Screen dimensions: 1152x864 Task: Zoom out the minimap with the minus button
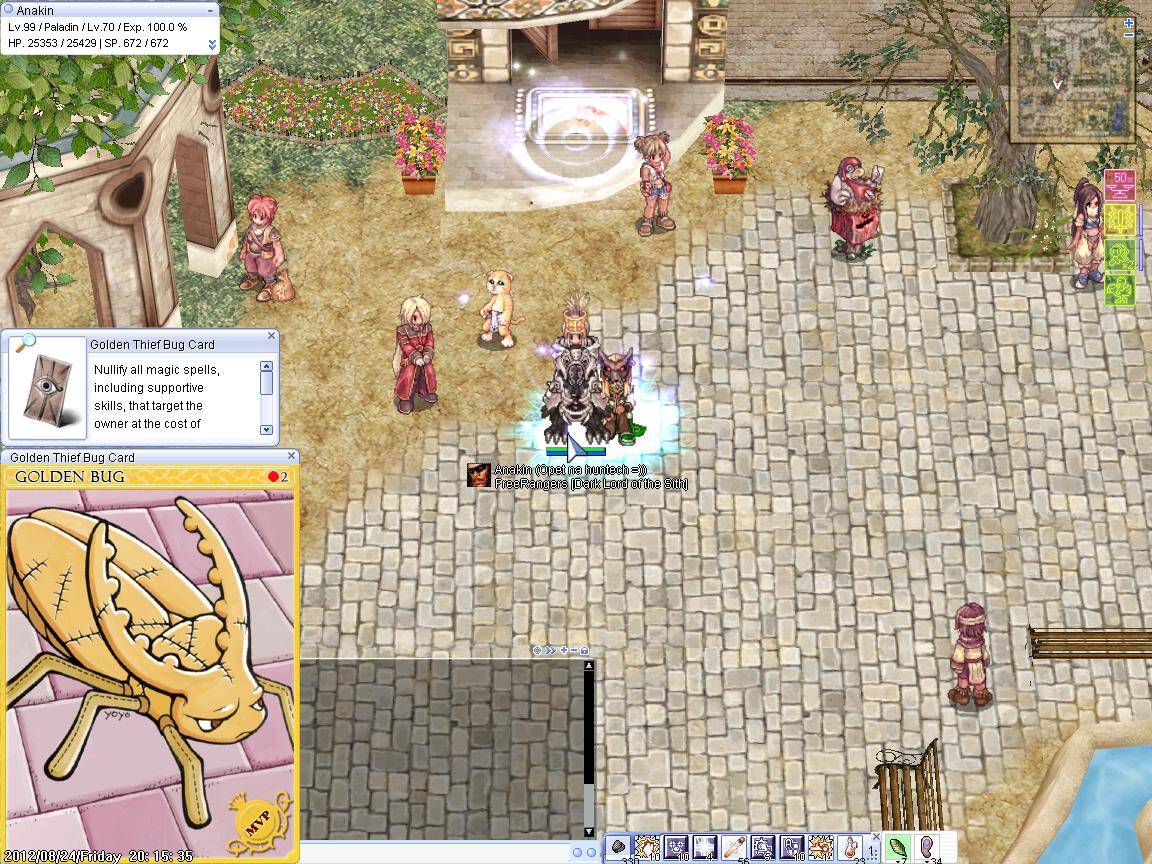(x=1129, y=35)
